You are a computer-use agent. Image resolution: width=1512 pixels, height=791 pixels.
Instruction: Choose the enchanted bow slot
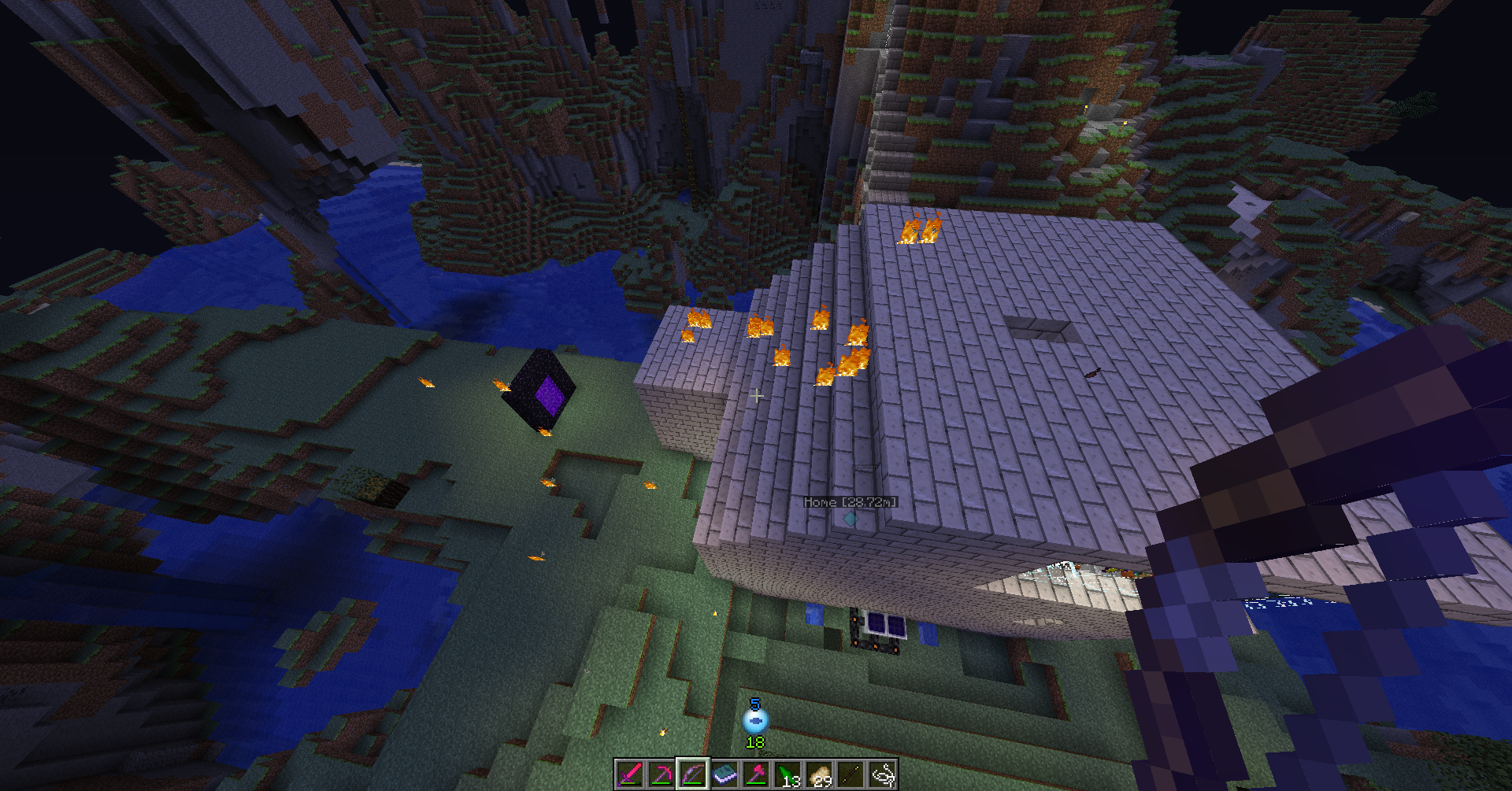tap(693, 774)
